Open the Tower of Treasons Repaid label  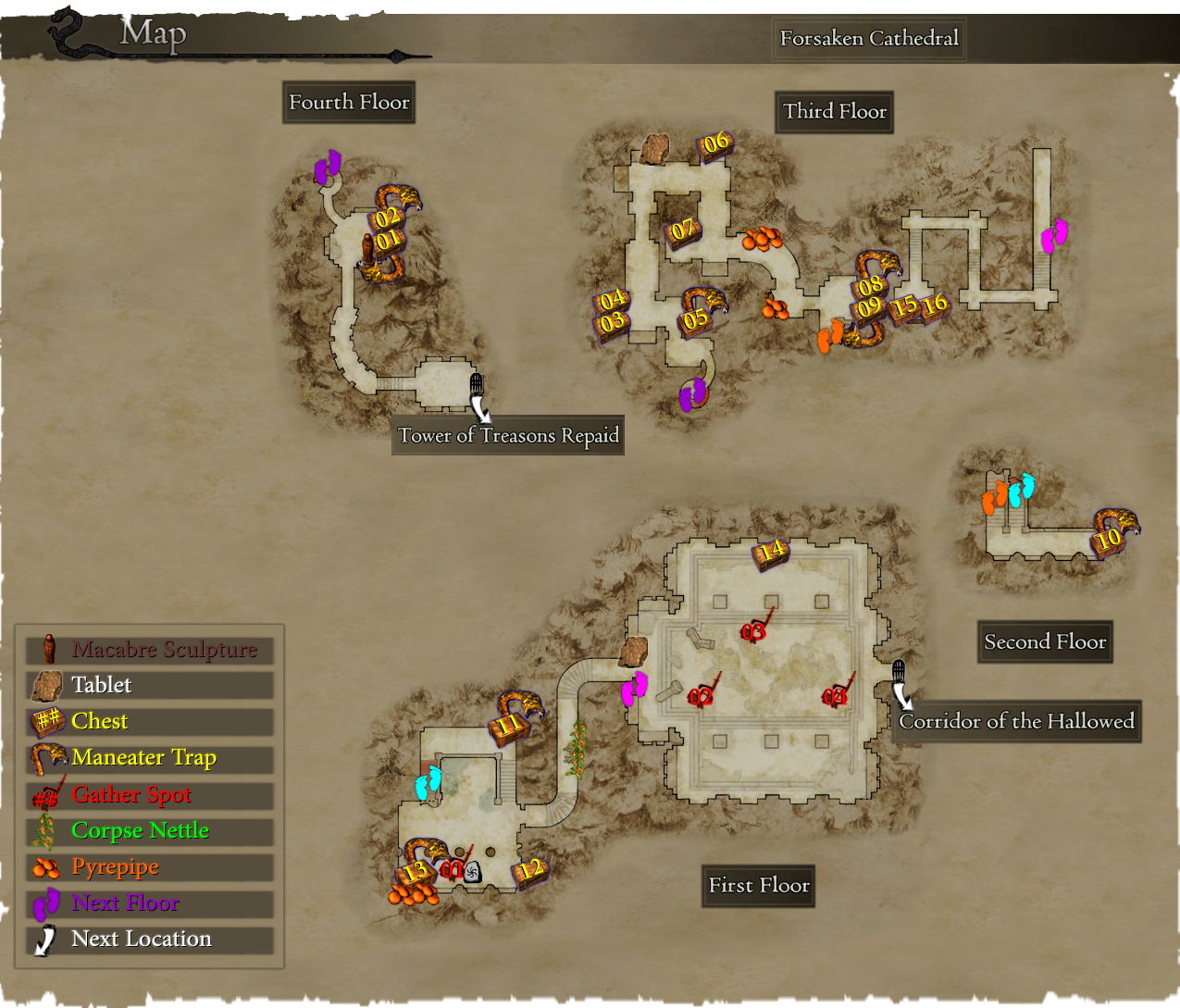(508, 436)
